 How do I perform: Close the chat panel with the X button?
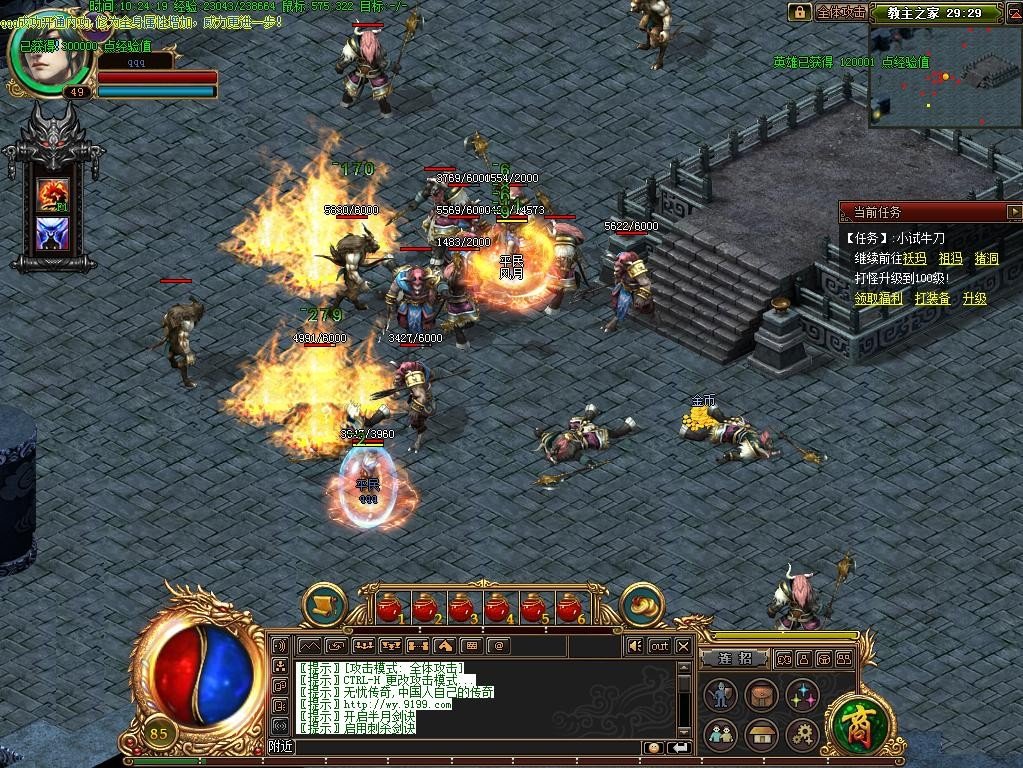coord(683,646)
